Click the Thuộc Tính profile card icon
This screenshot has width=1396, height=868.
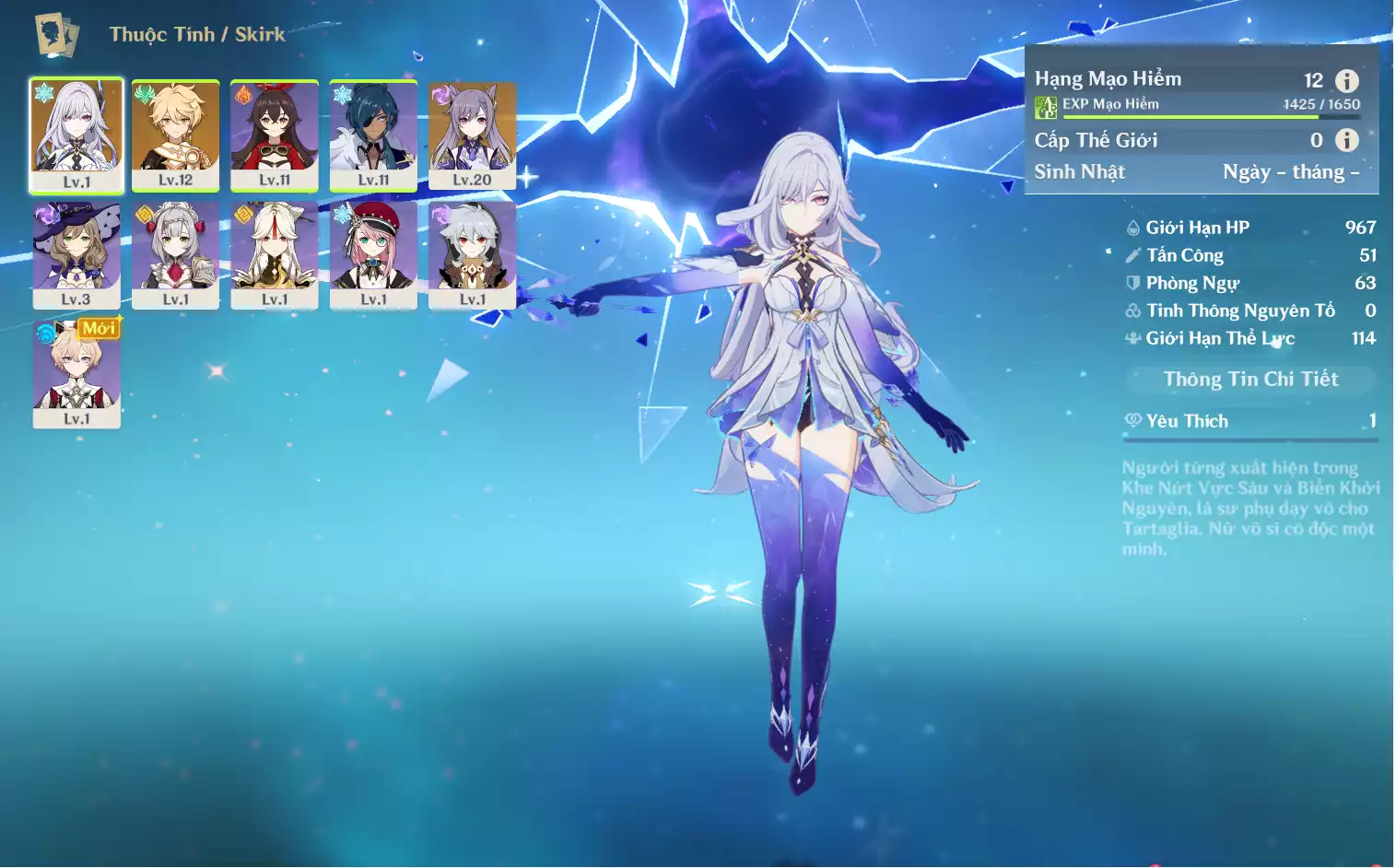point(56,35)
